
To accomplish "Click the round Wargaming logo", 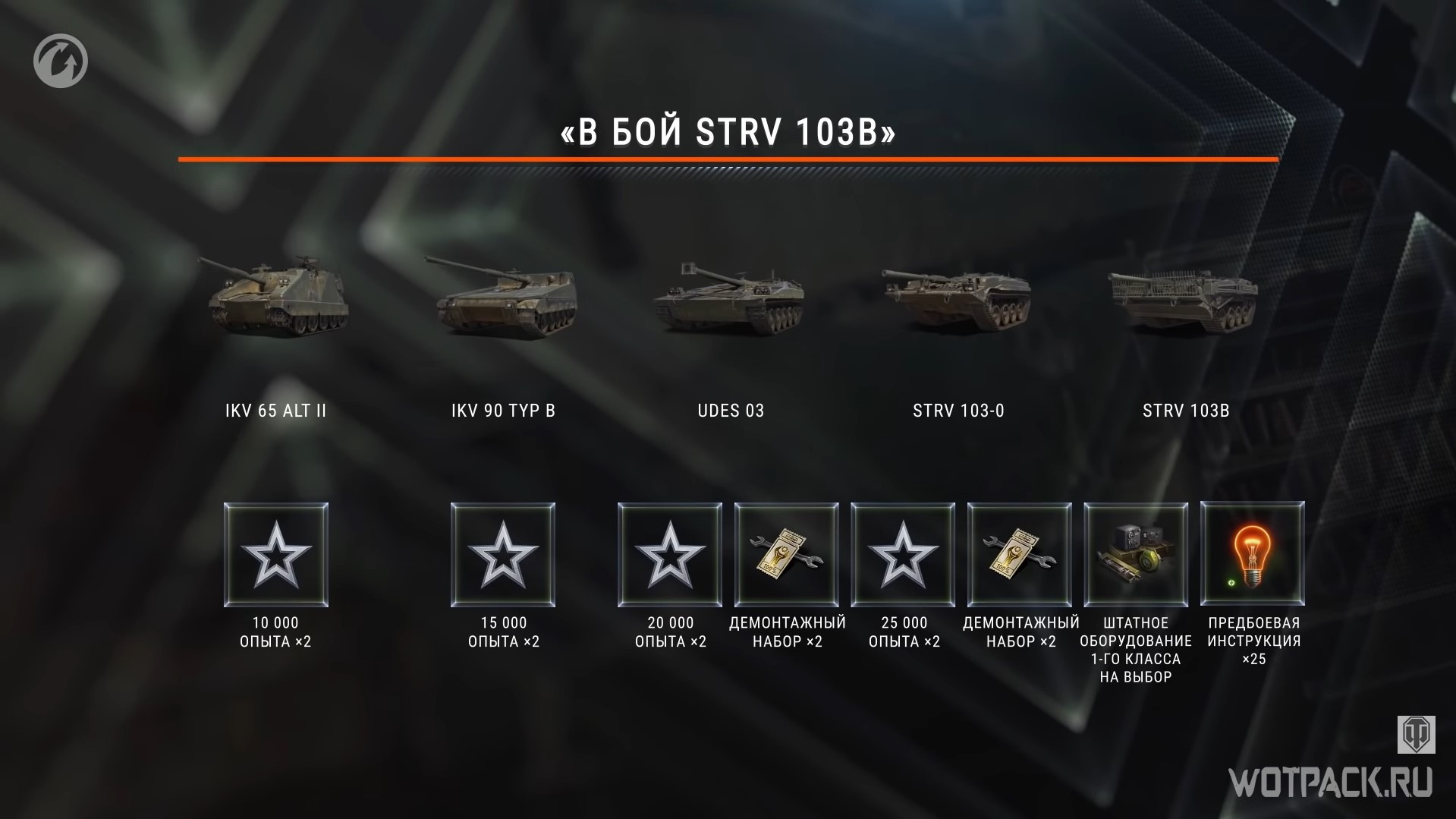I will tap(61, 61).
